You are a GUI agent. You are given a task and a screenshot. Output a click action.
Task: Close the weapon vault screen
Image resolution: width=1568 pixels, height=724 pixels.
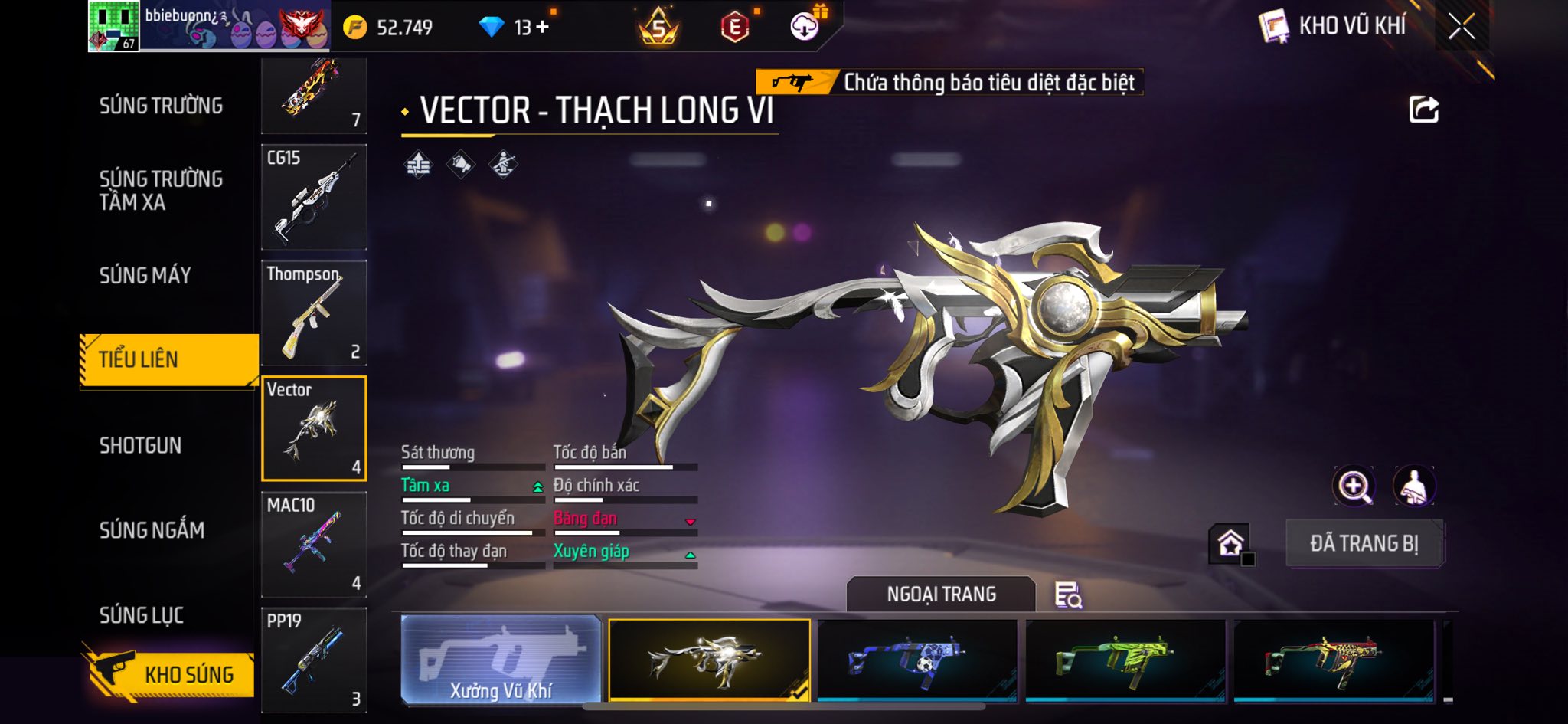click(1461, 27)
